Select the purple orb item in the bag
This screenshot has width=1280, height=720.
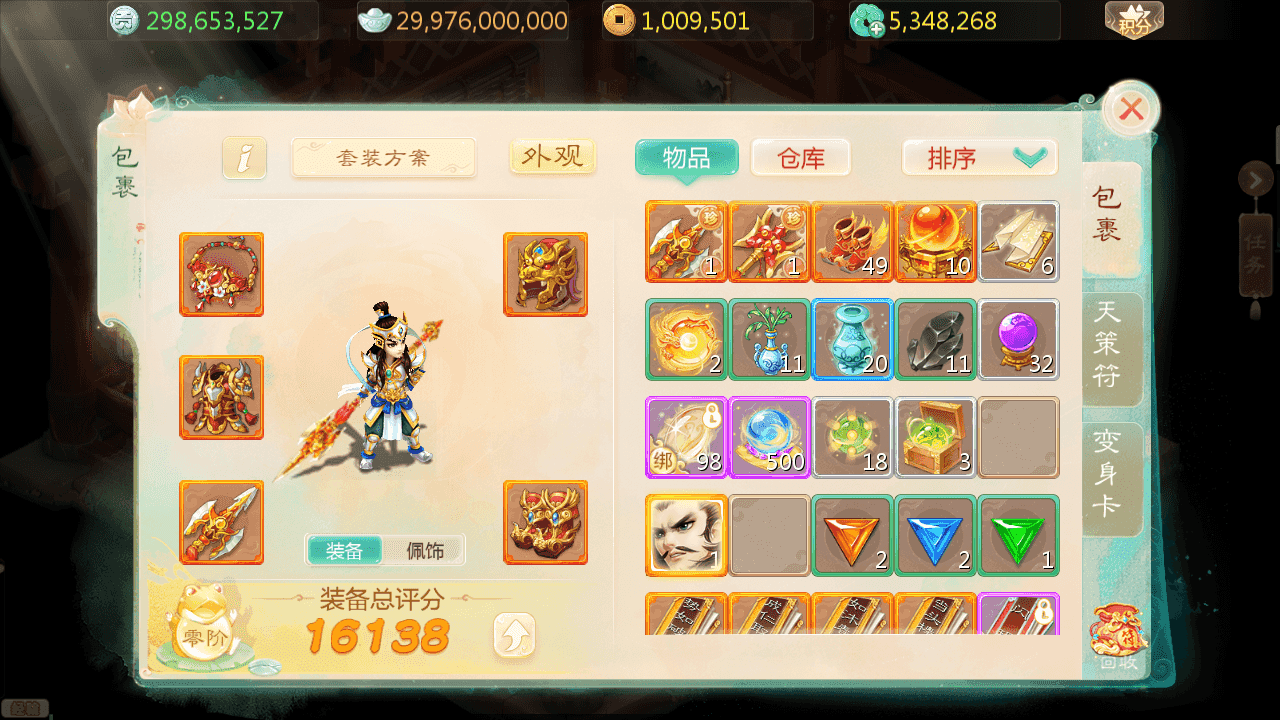1018,340
